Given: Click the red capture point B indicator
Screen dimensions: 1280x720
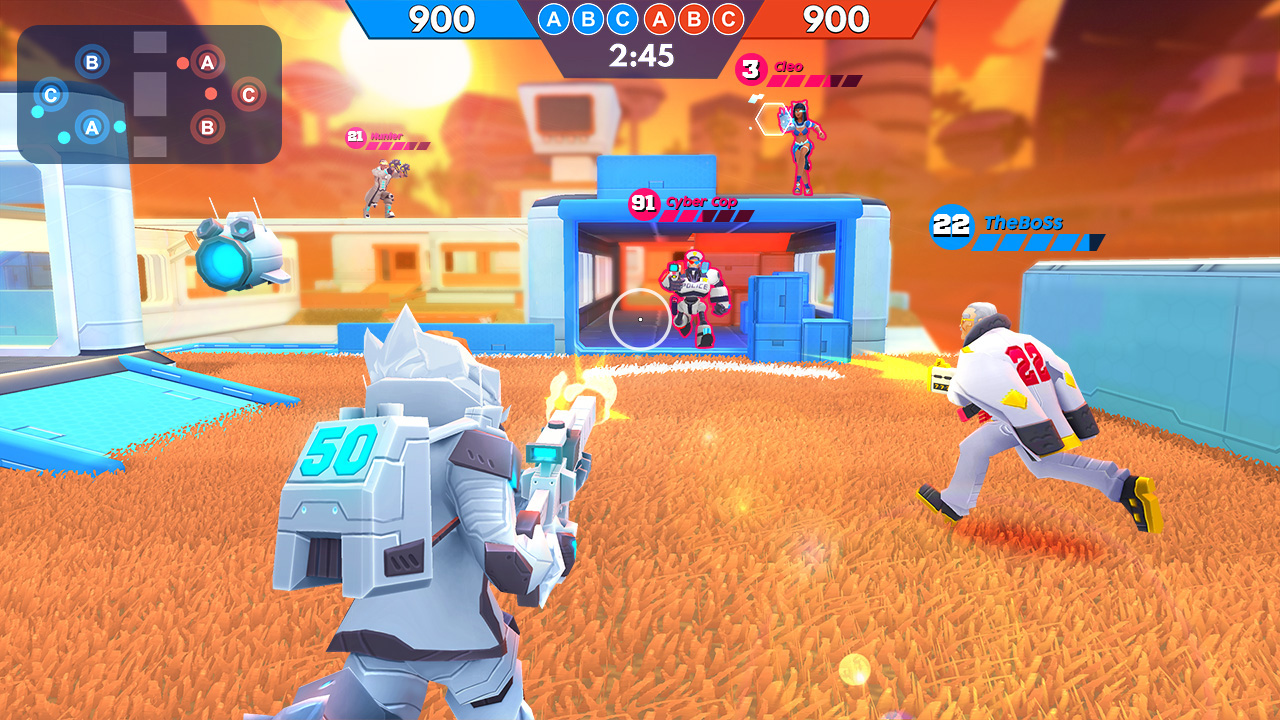Looking at the screenshot, I should point(692,18).
